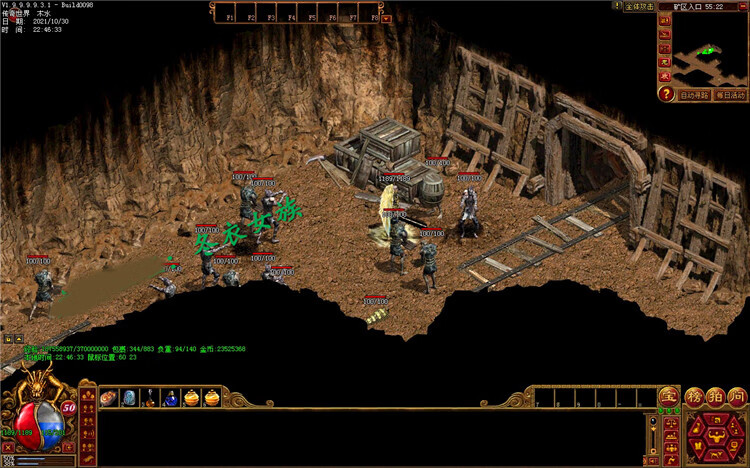Click the level 50 badge
750x468 pixels.
tap(69, 407)
